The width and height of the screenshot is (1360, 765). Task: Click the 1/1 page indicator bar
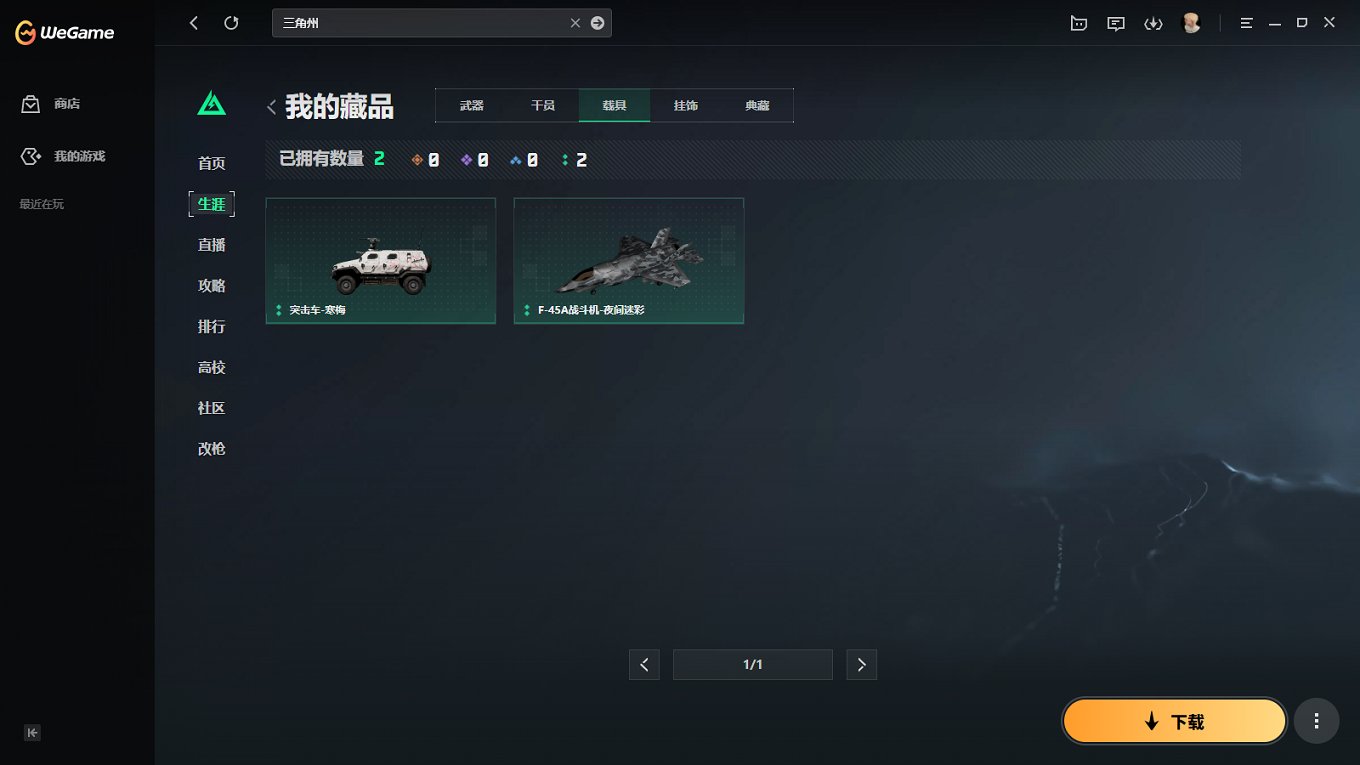point(752,664)
